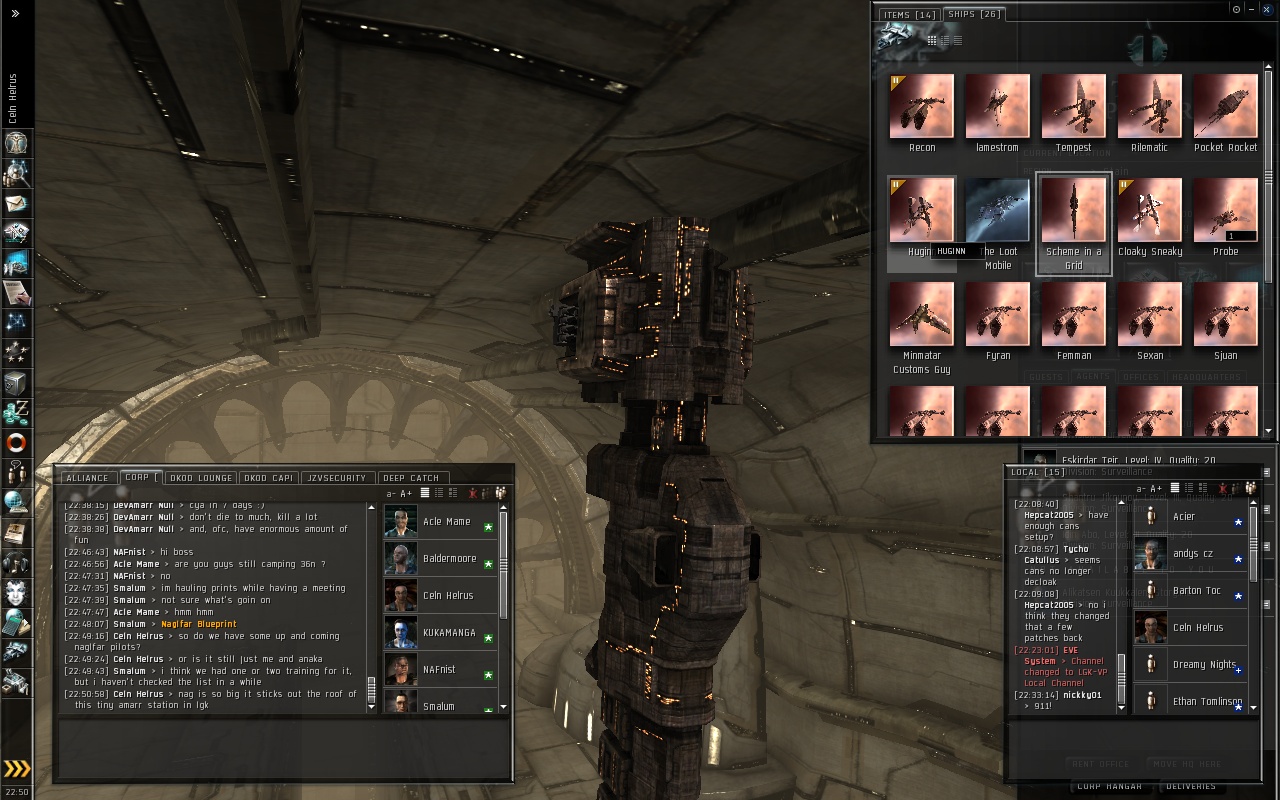
Task: Click the Nagifar Blueprint link in chat
Action: pos(199,624)
